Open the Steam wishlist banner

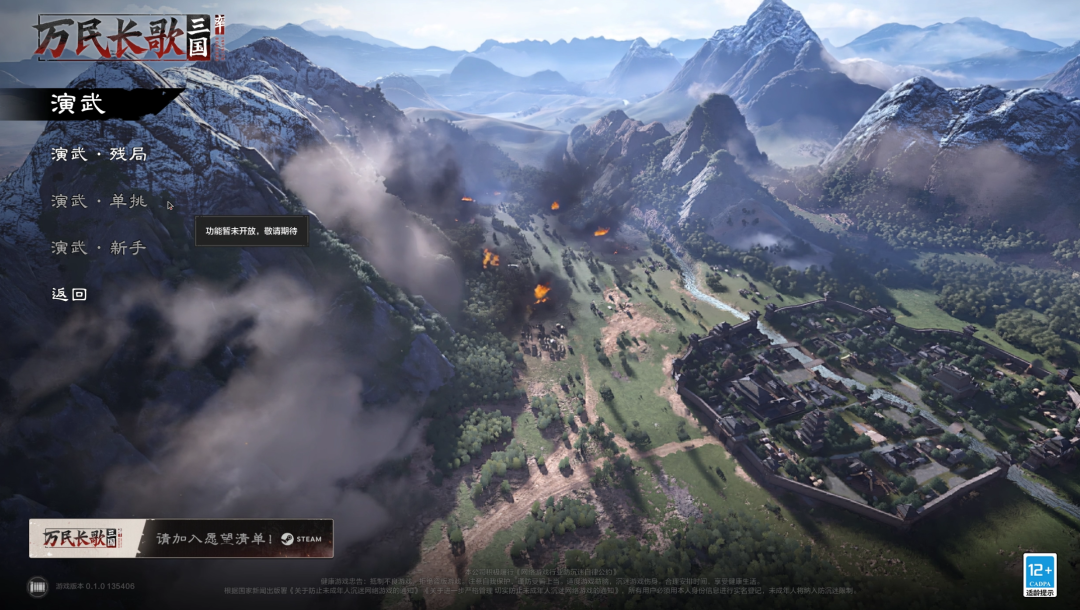coord(181,538)
